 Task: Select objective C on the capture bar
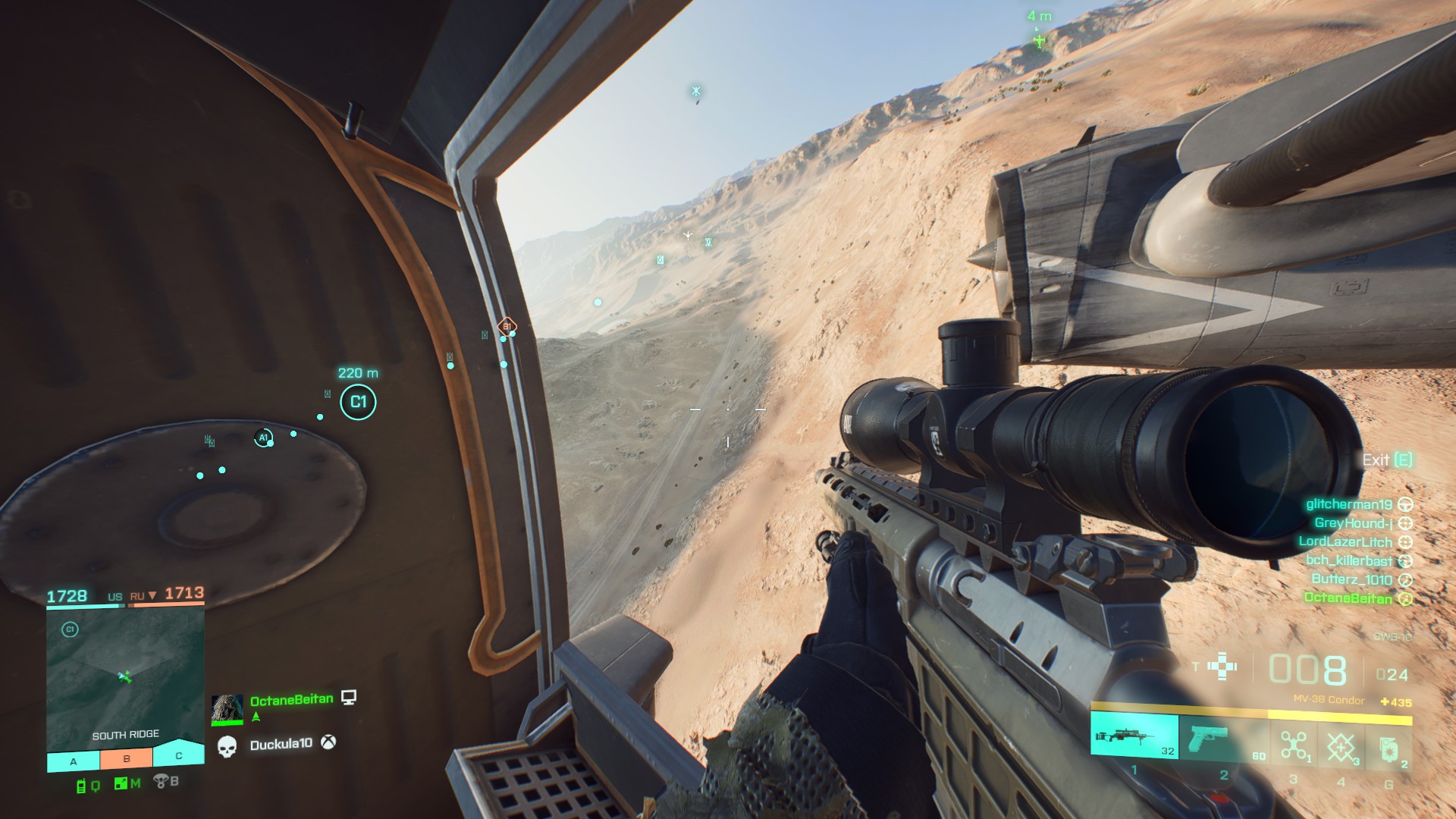179,755
